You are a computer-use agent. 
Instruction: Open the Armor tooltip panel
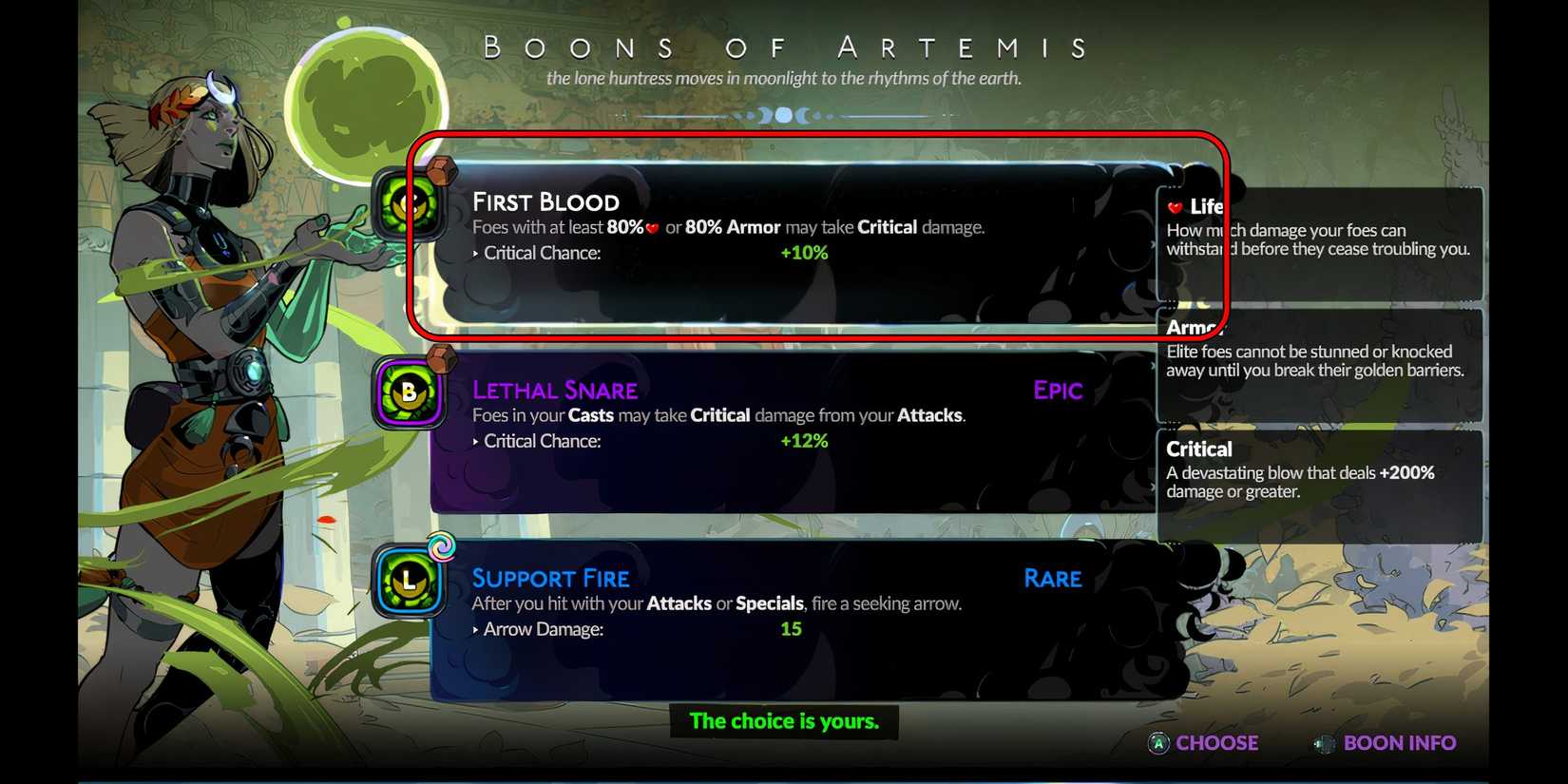click(1319, 366)
